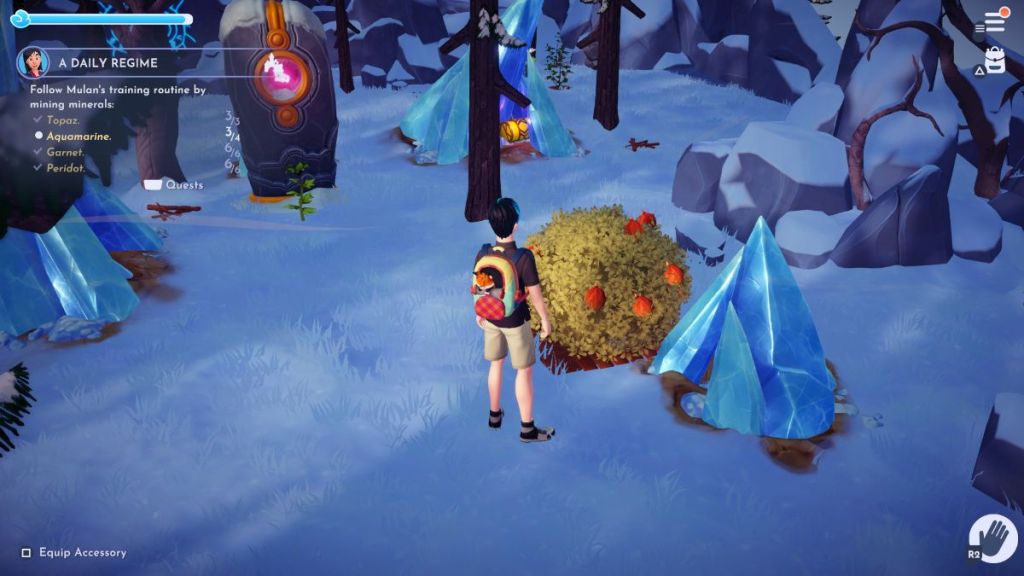Open the menu icon with orange notification dot
Viewport: 1024px width, 576px height.
[x=994, y=22]
